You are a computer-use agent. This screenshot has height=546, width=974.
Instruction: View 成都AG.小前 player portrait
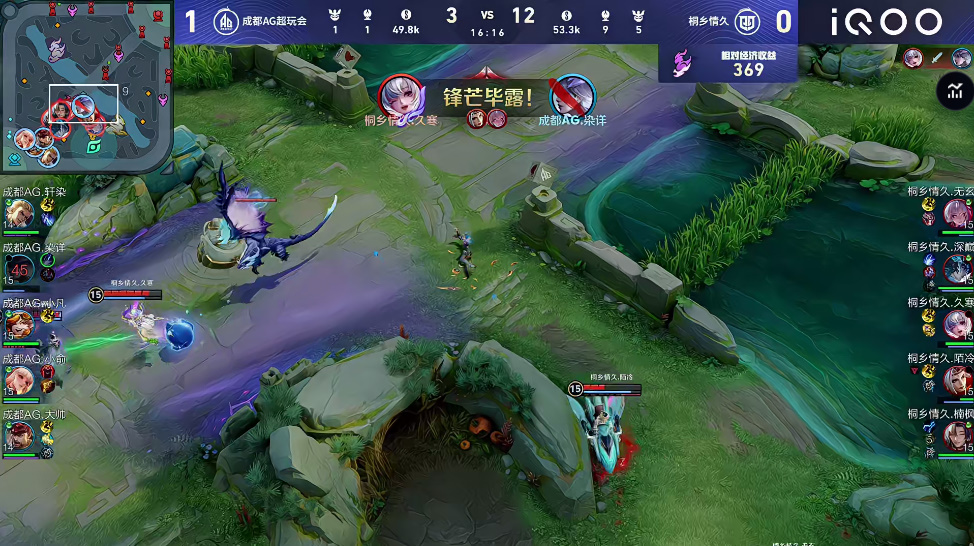click(x=19, y=380)
